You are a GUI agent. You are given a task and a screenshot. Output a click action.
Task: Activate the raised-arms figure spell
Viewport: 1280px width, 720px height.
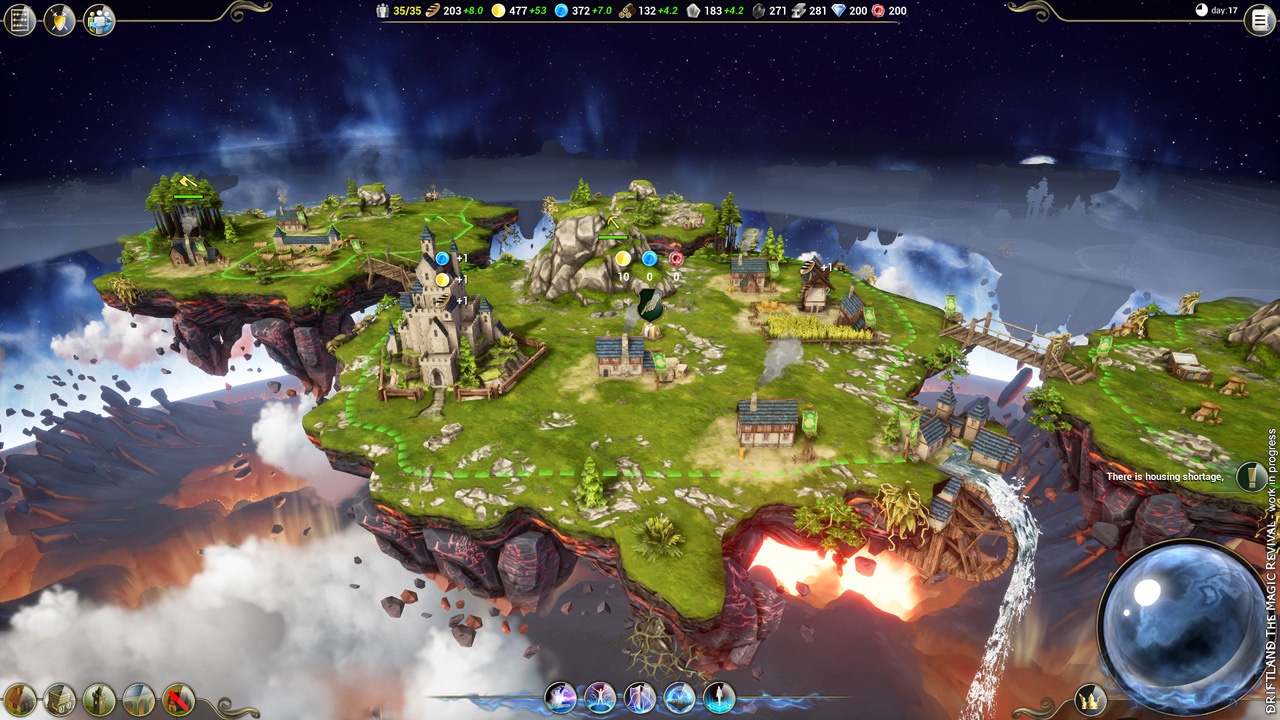(x=600, y=697)
